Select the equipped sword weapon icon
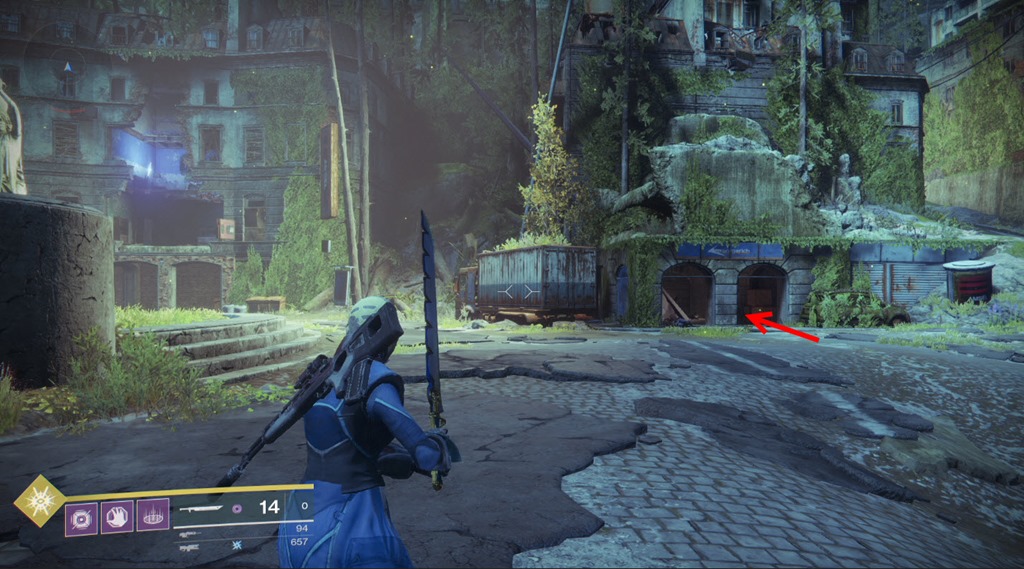The width and height of the screenshot is (1024, 569). [x=198, y=510]
